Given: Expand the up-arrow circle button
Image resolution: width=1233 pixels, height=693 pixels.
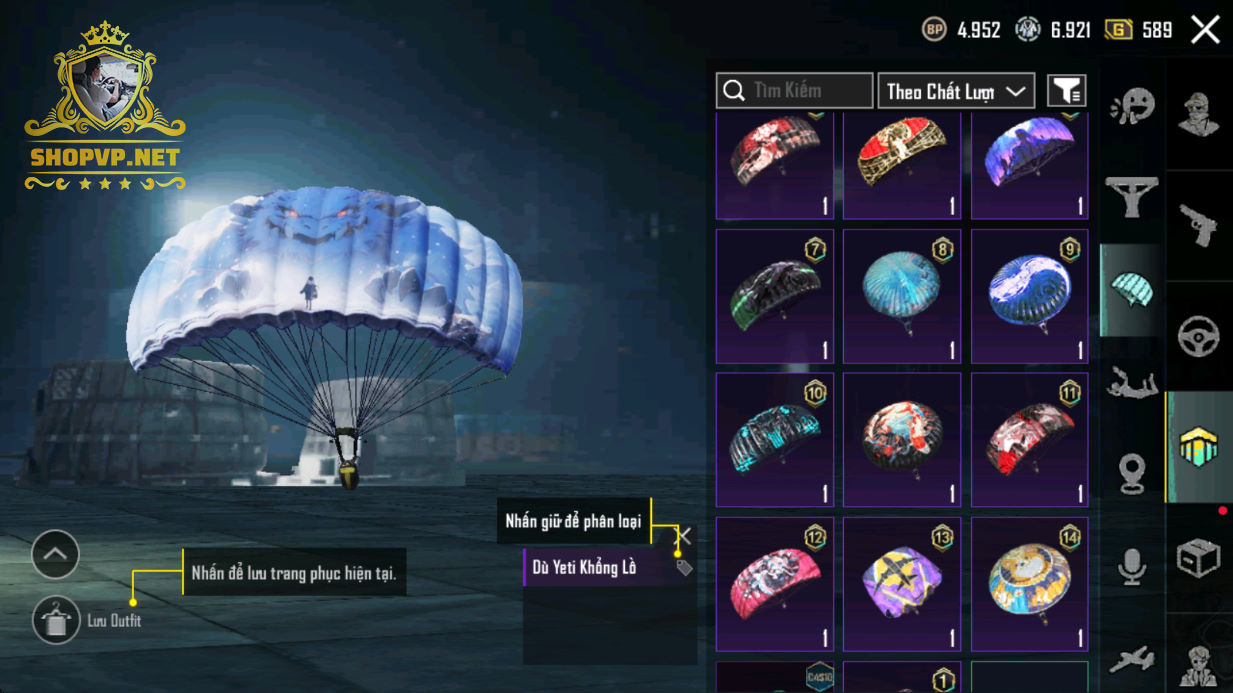Looking at the screenshot, I should (x=55, y=554).
